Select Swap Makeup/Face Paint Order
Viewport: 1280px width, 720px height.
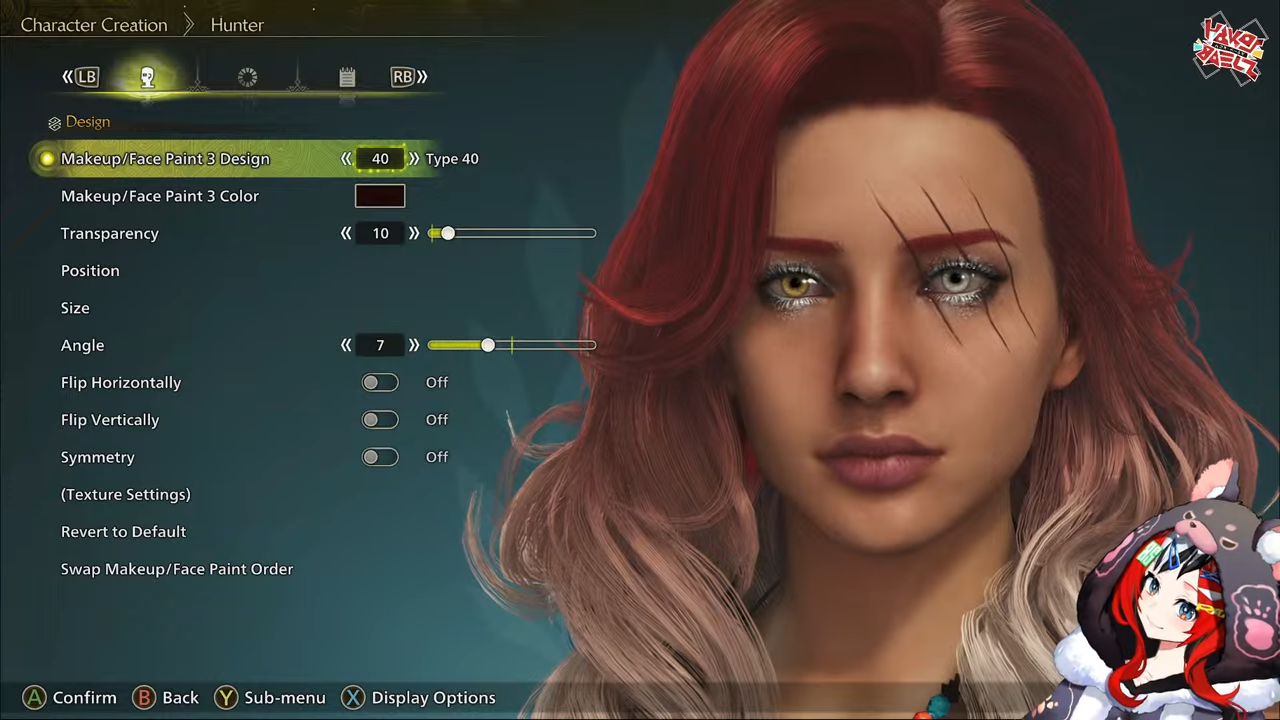177,569
